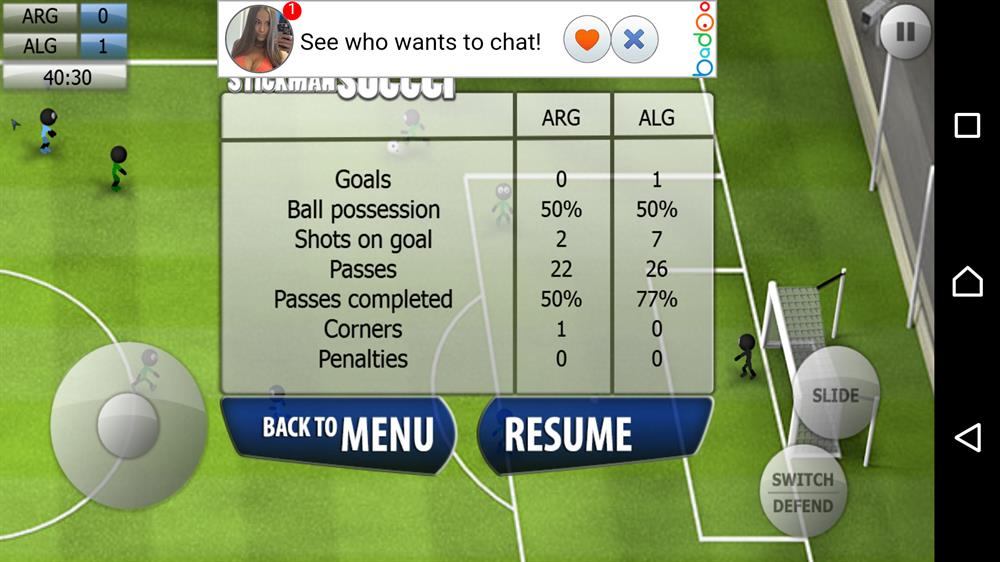Activate the Slide tackle button

[835, 395]
